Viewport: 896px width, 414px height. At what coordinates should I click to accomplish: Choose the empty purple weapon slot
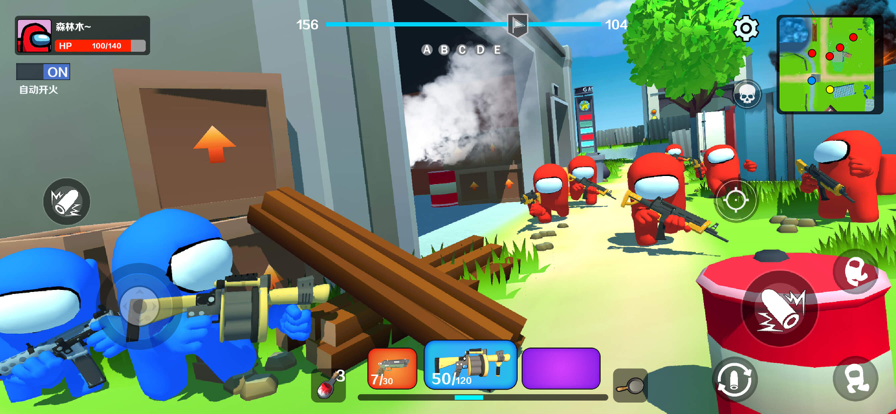(x=561, y=368)
